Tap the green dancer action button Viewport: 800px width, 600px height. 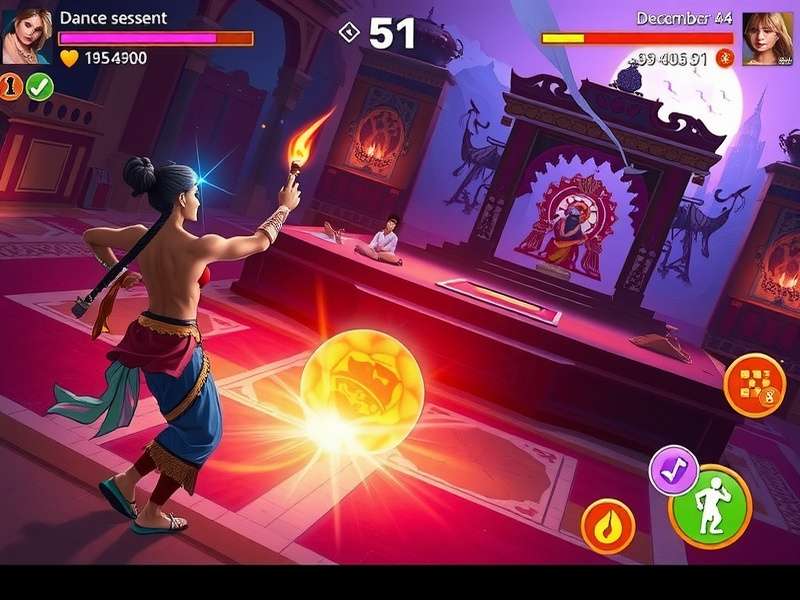[x=710, y=506]
